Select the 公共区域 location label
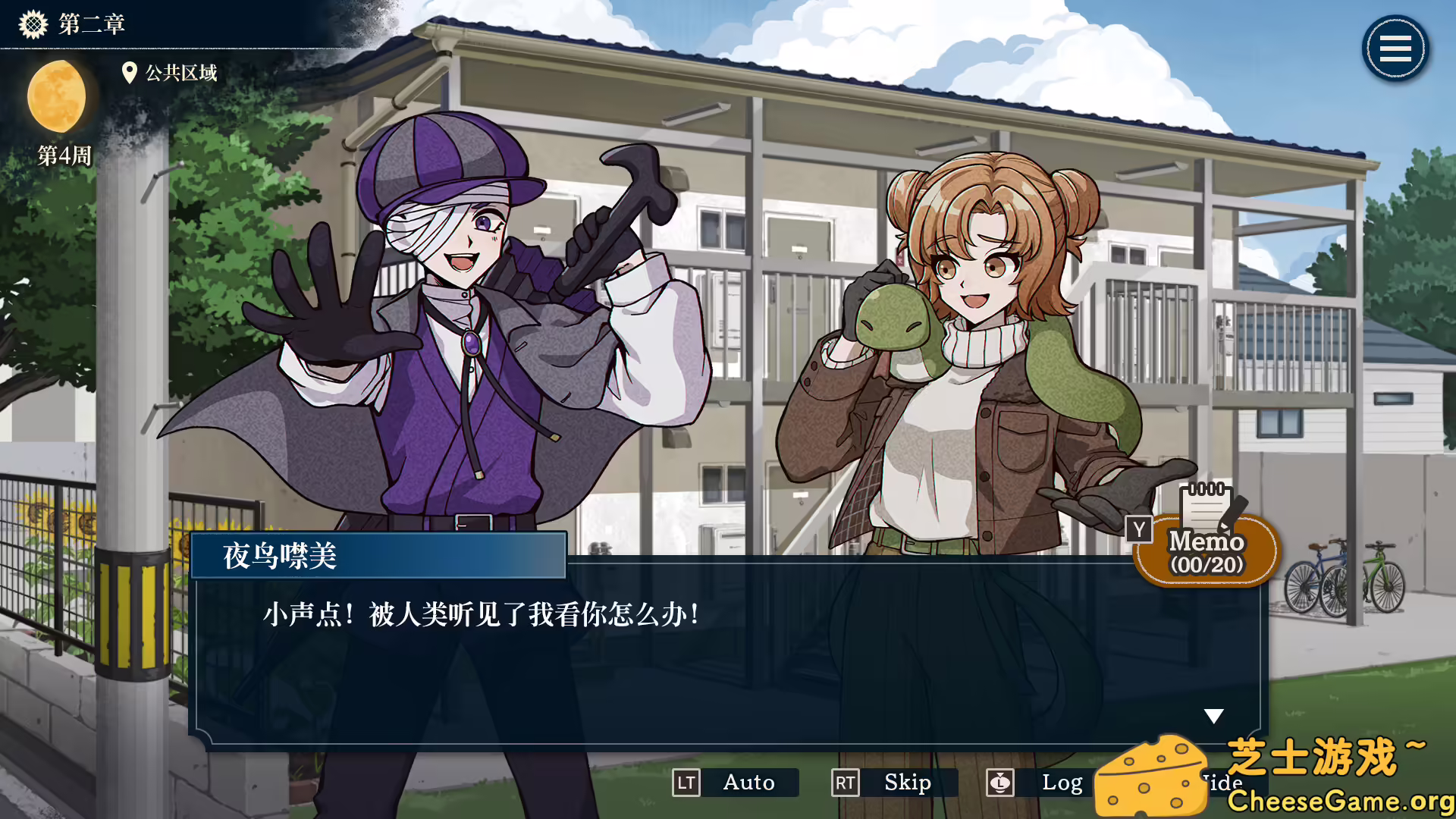 [x=182, y=74]
